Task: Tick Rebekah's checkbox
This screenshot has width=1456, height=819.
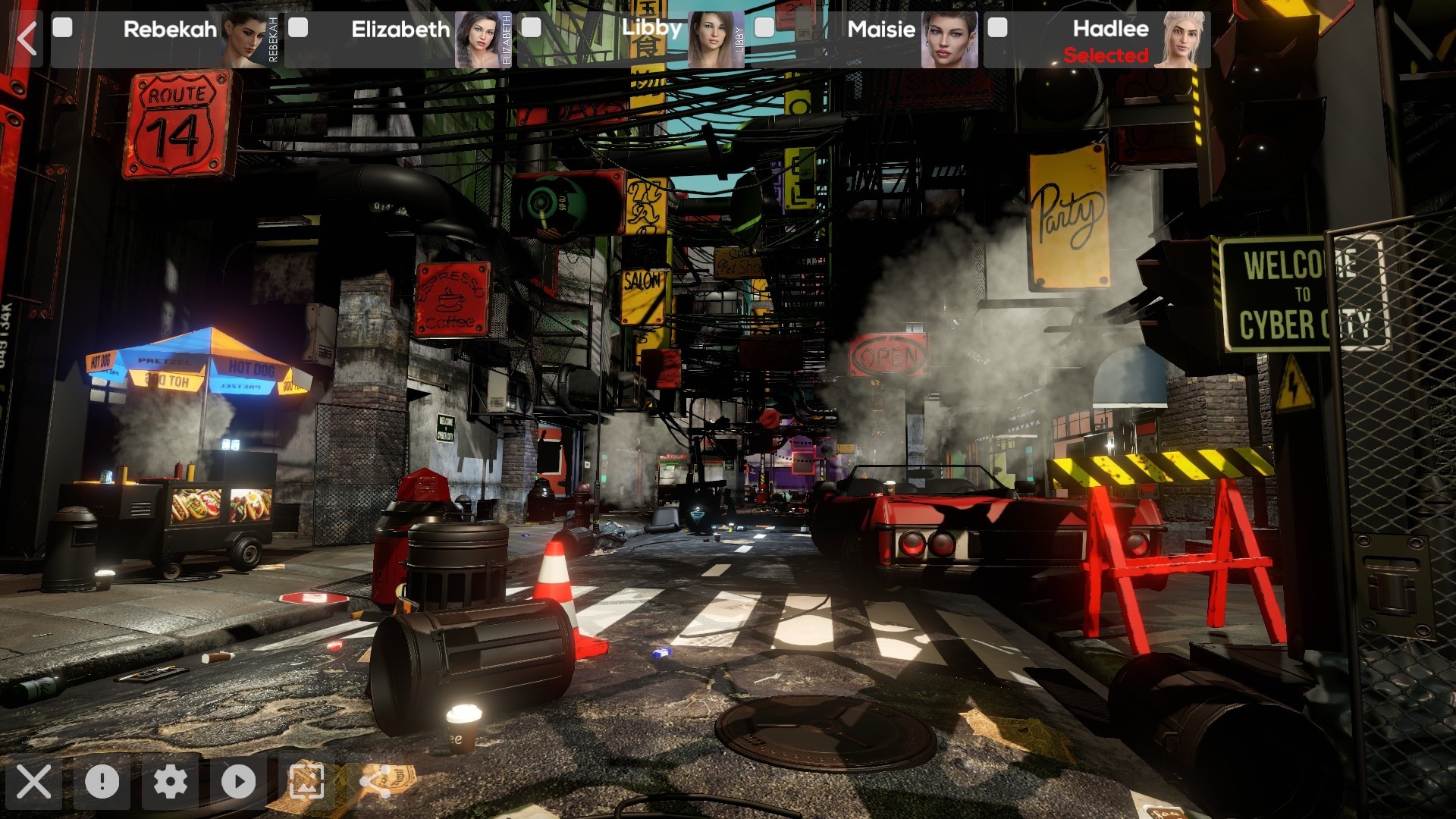Action: (63, 28)
